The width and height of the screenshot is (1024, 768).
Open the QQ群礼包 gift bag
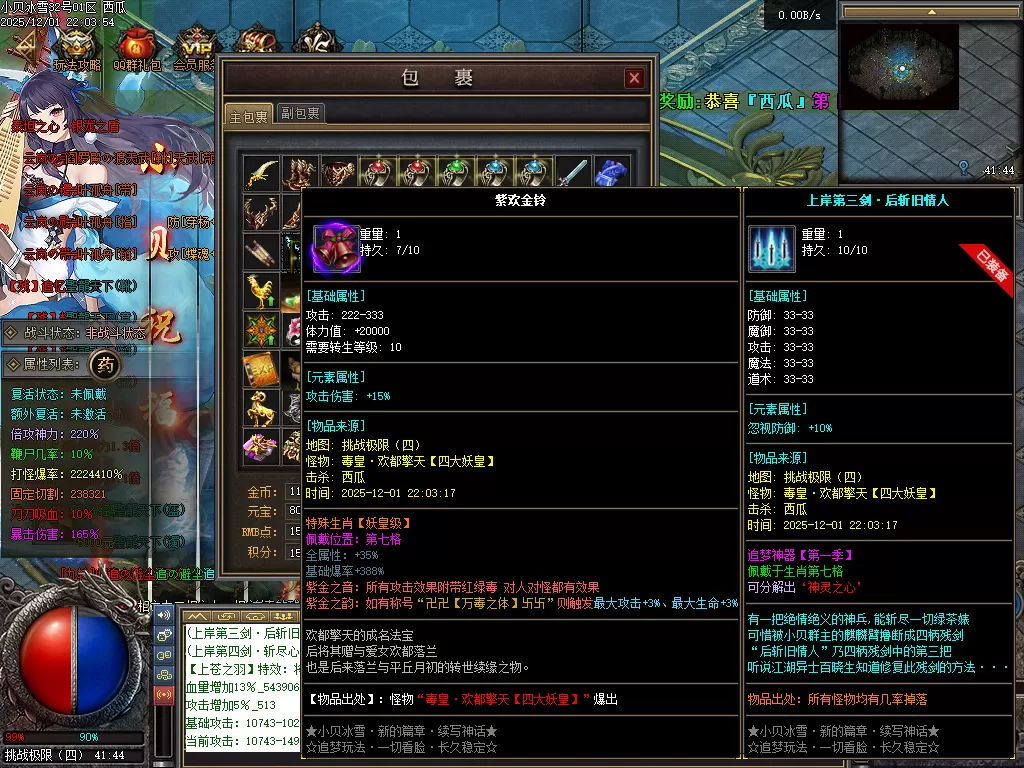coord(136,47)
